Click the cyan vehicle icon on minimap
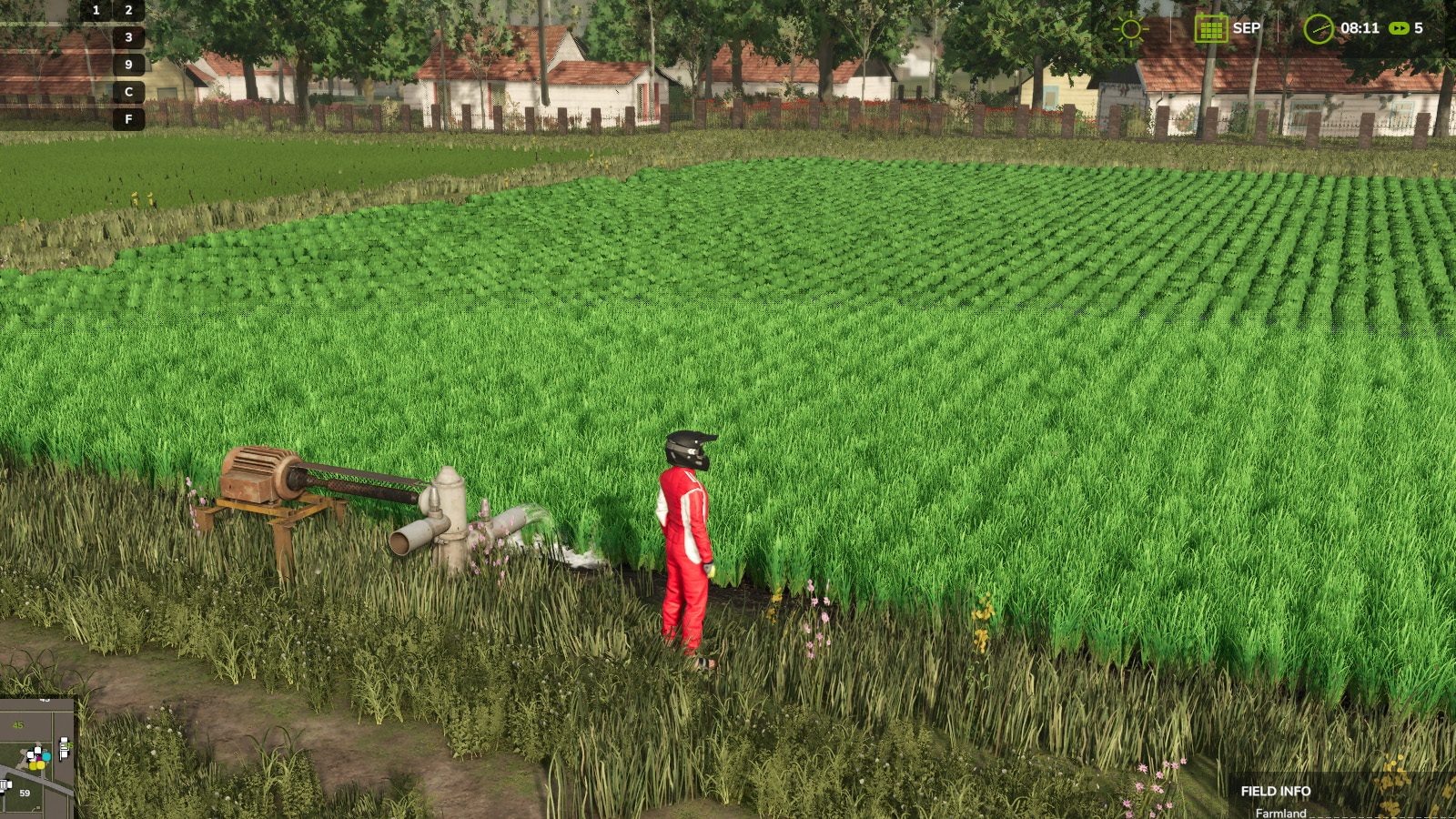Screen dimensions: 1456x819 [46, 757]
